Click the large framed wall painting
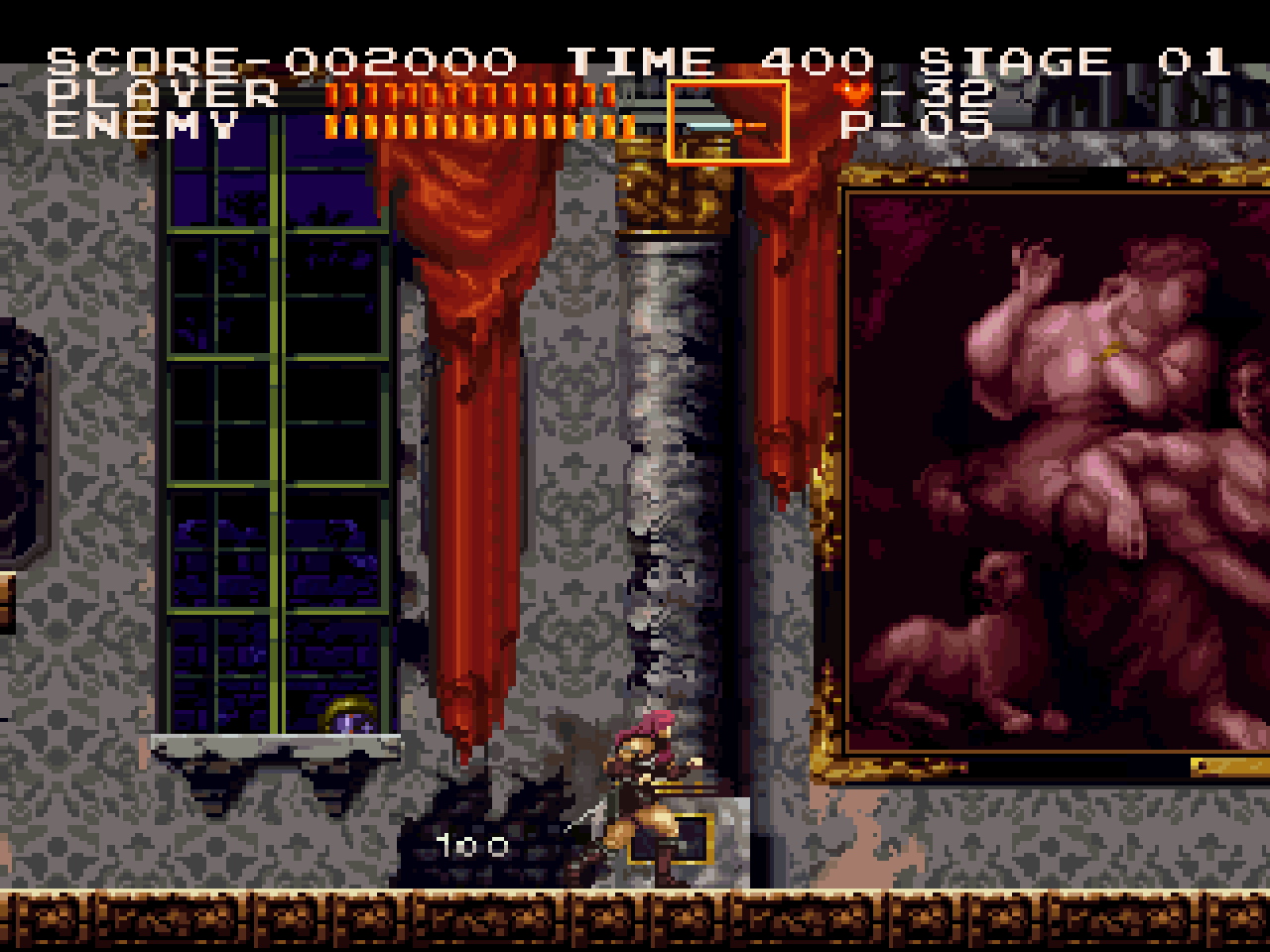The image size is (1270, 952). pos(1052,466)
